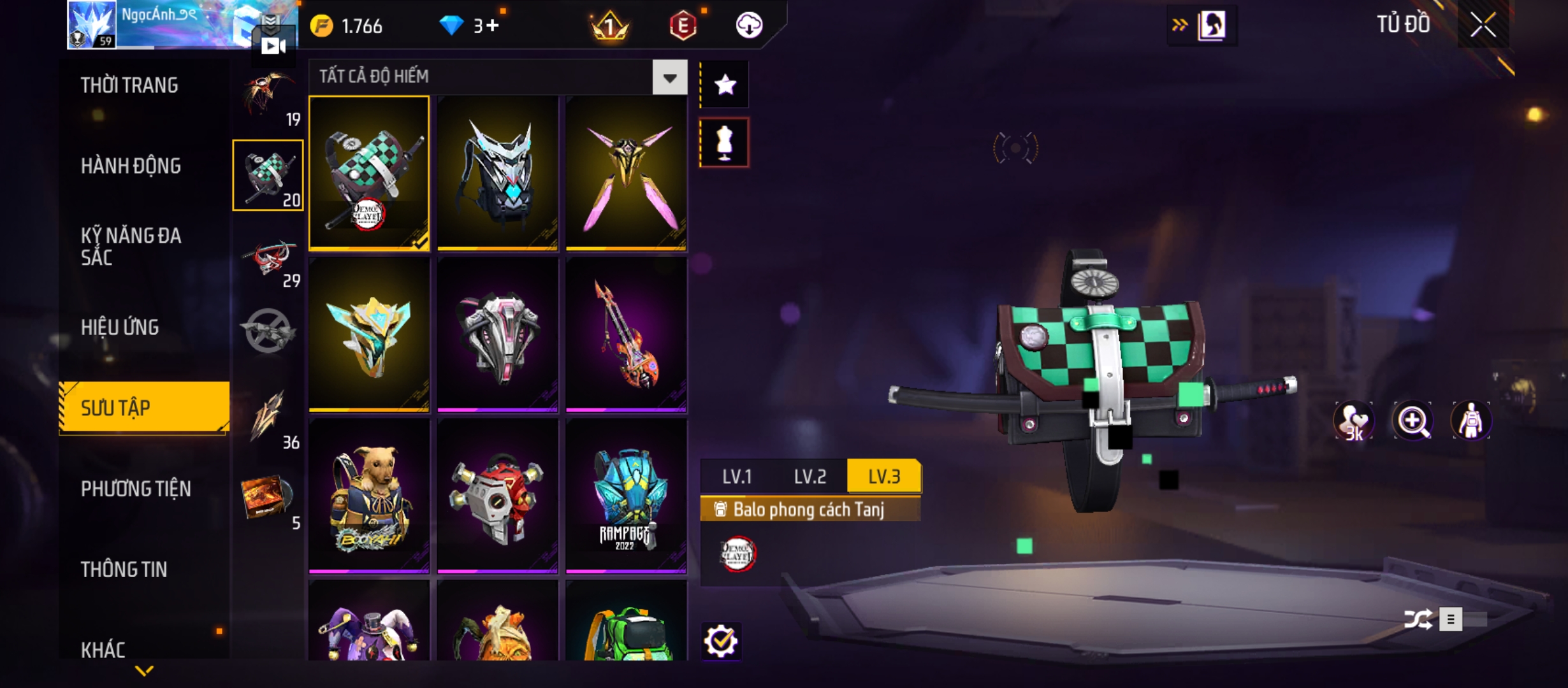Viewport: 1568px width, 688px height.
Task: Click the shuffle random icon
Action: click(x=1418, y=619)
